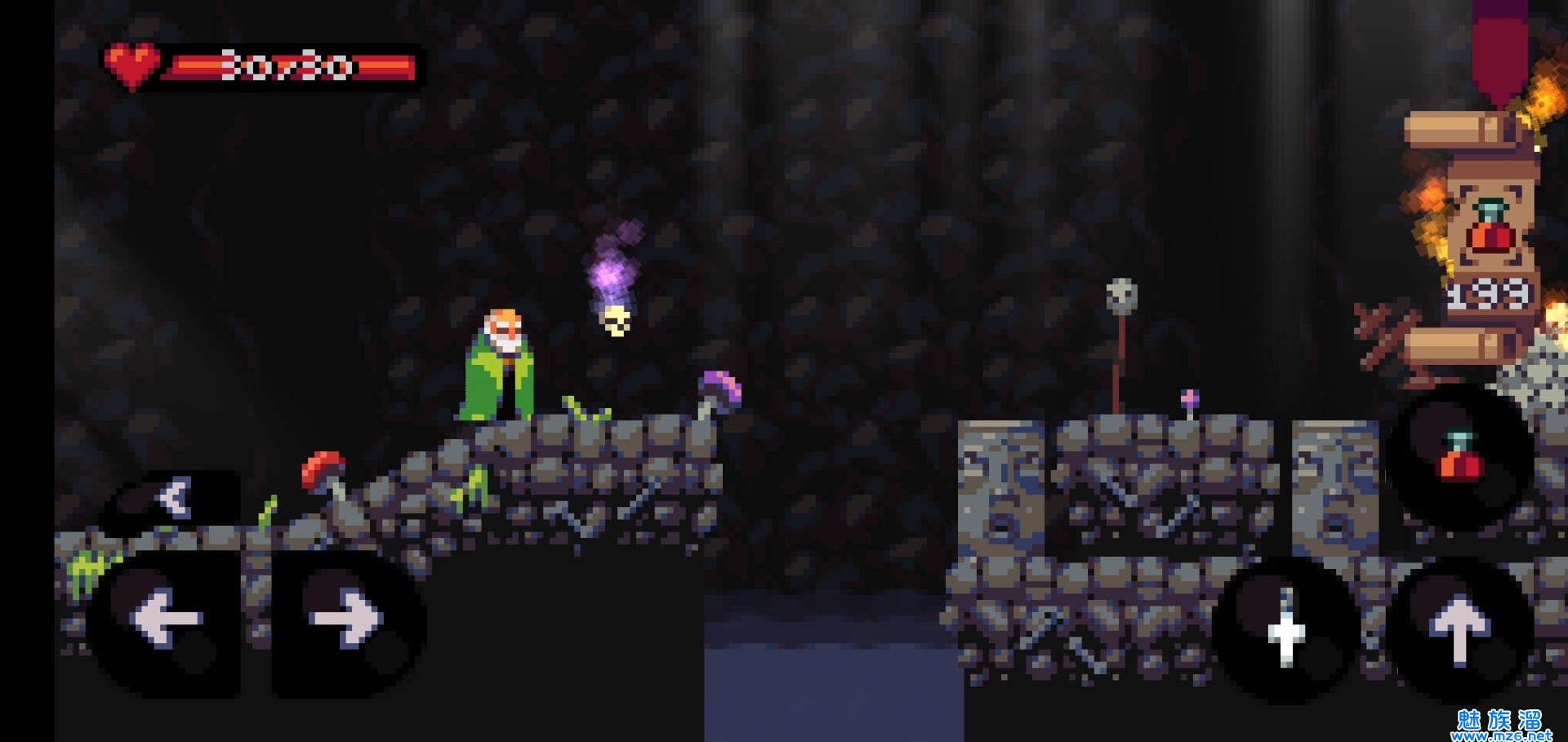Tap the jump up-arrow button
1568x742 pixels.
1460,630
